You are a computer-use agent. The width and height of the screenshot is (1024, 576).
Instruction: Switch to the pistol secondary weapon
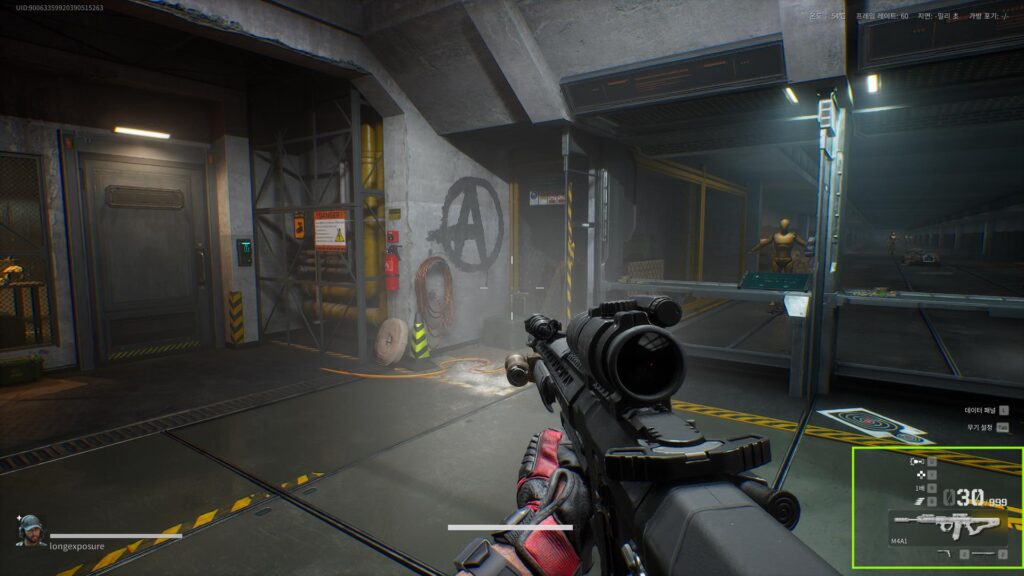[945, 553]
